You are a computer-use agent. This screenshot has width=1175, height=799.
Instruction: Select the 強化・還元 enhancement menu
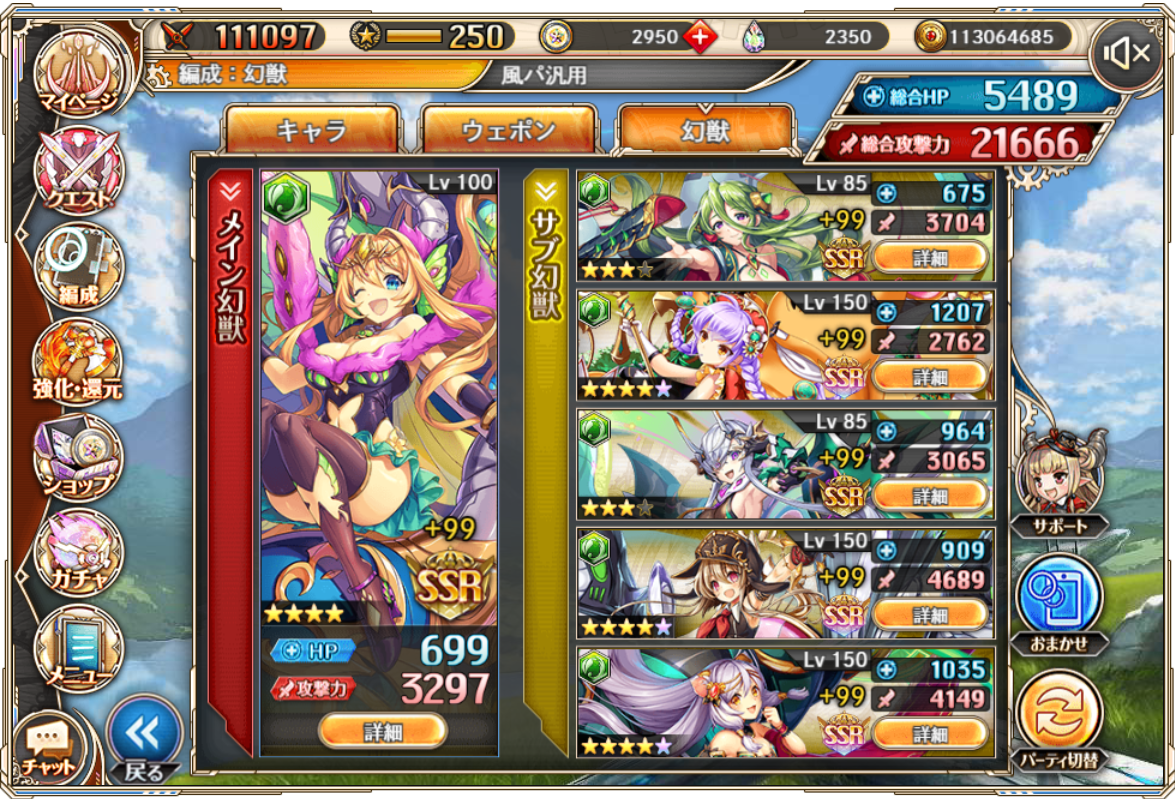[x=78, y=362]
